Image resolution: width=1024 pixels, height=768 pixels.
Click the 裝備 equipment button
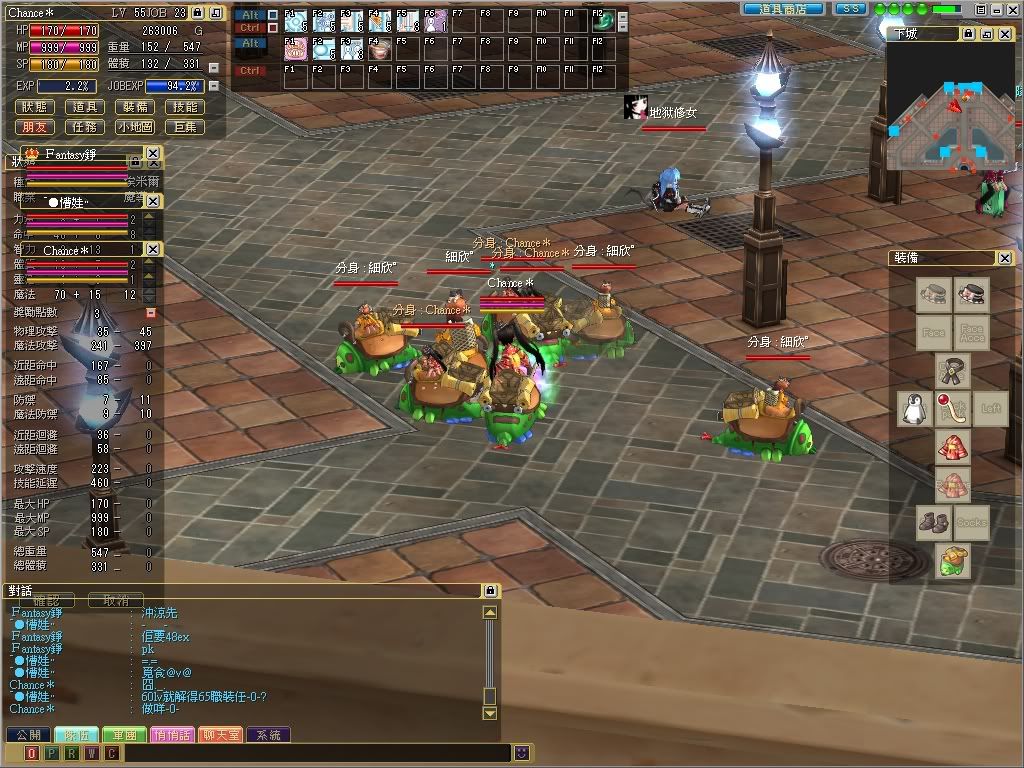(x=136, y=107)
